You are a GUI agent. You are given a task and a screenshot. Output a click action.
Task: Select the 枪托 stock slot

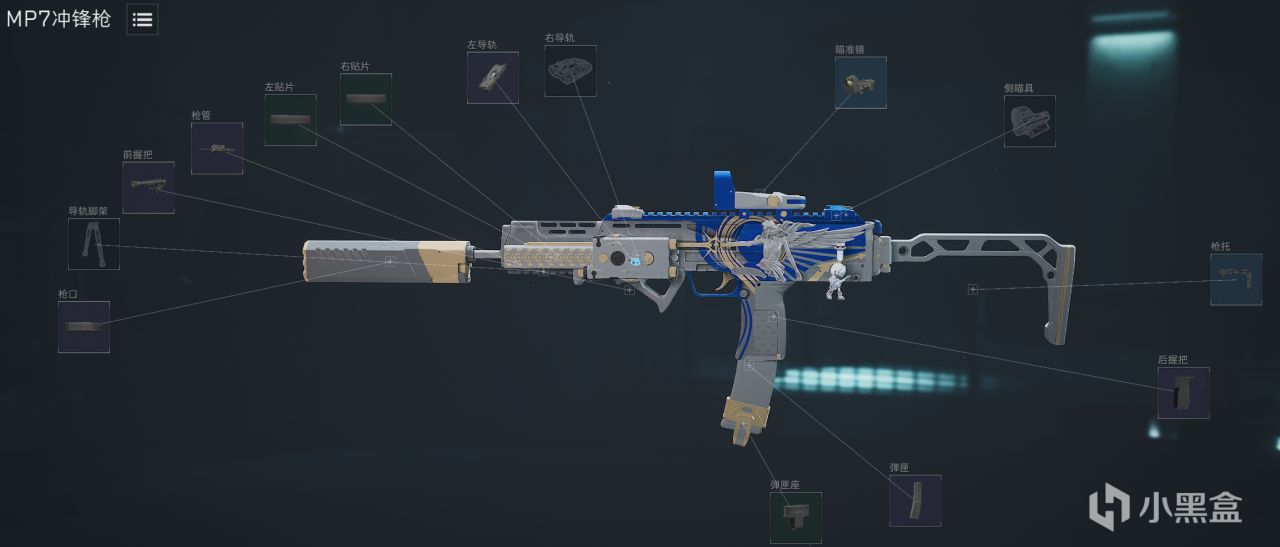coord(1236,279)
